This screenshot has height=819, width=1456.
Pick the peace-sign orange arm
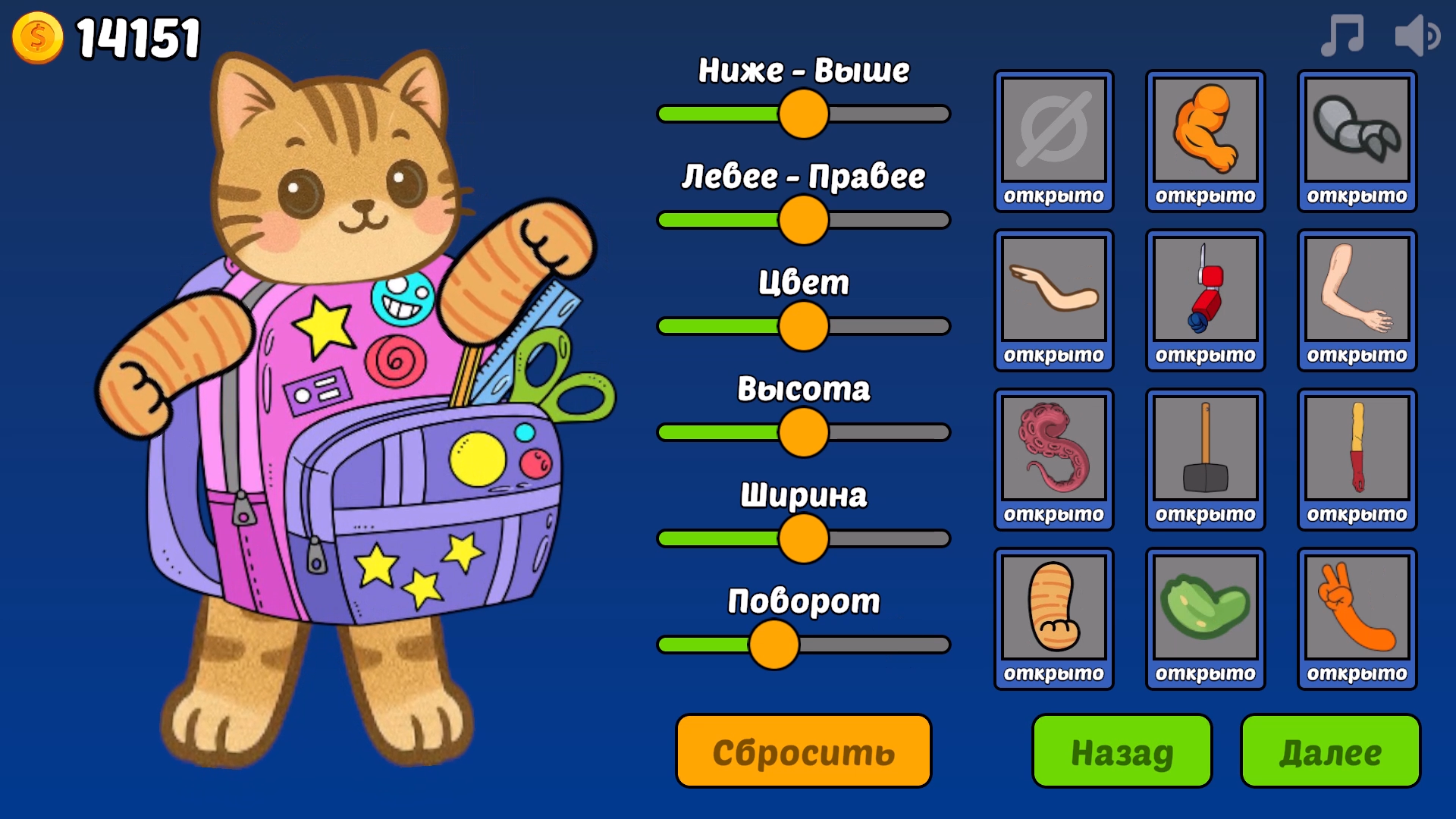point(1357,614)
